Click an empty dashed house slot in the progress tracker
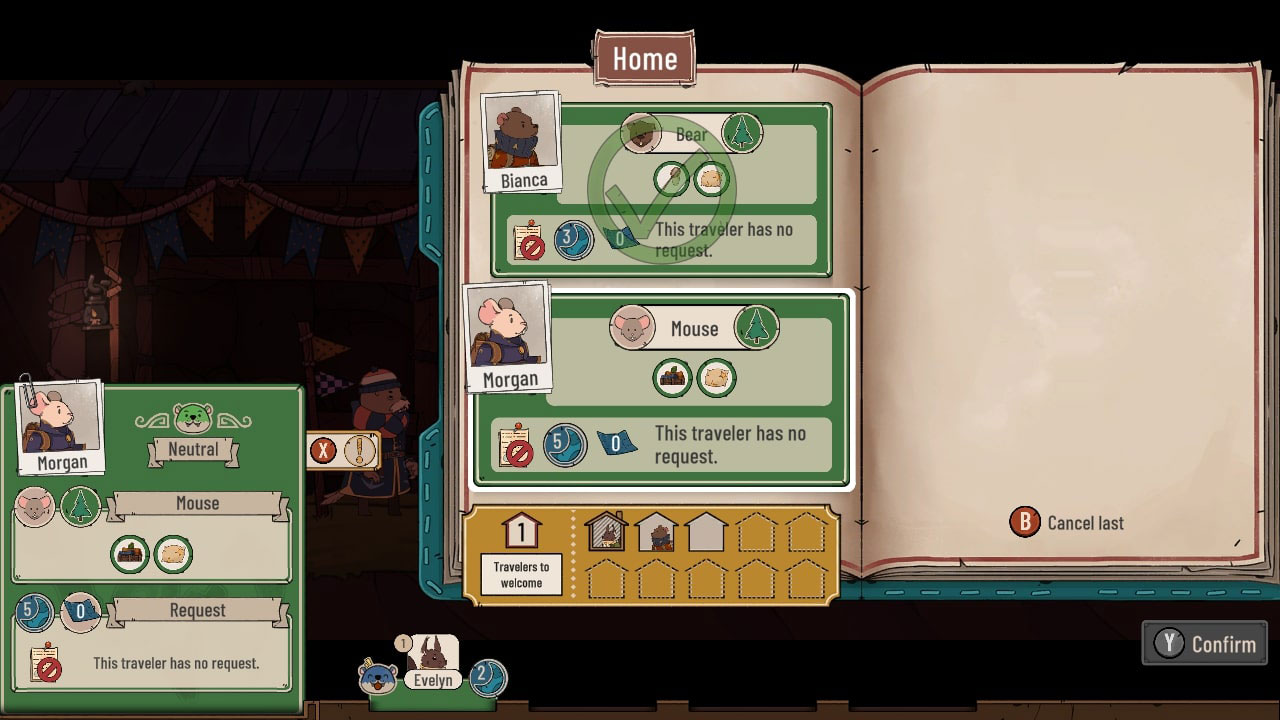 pos(757,531)
